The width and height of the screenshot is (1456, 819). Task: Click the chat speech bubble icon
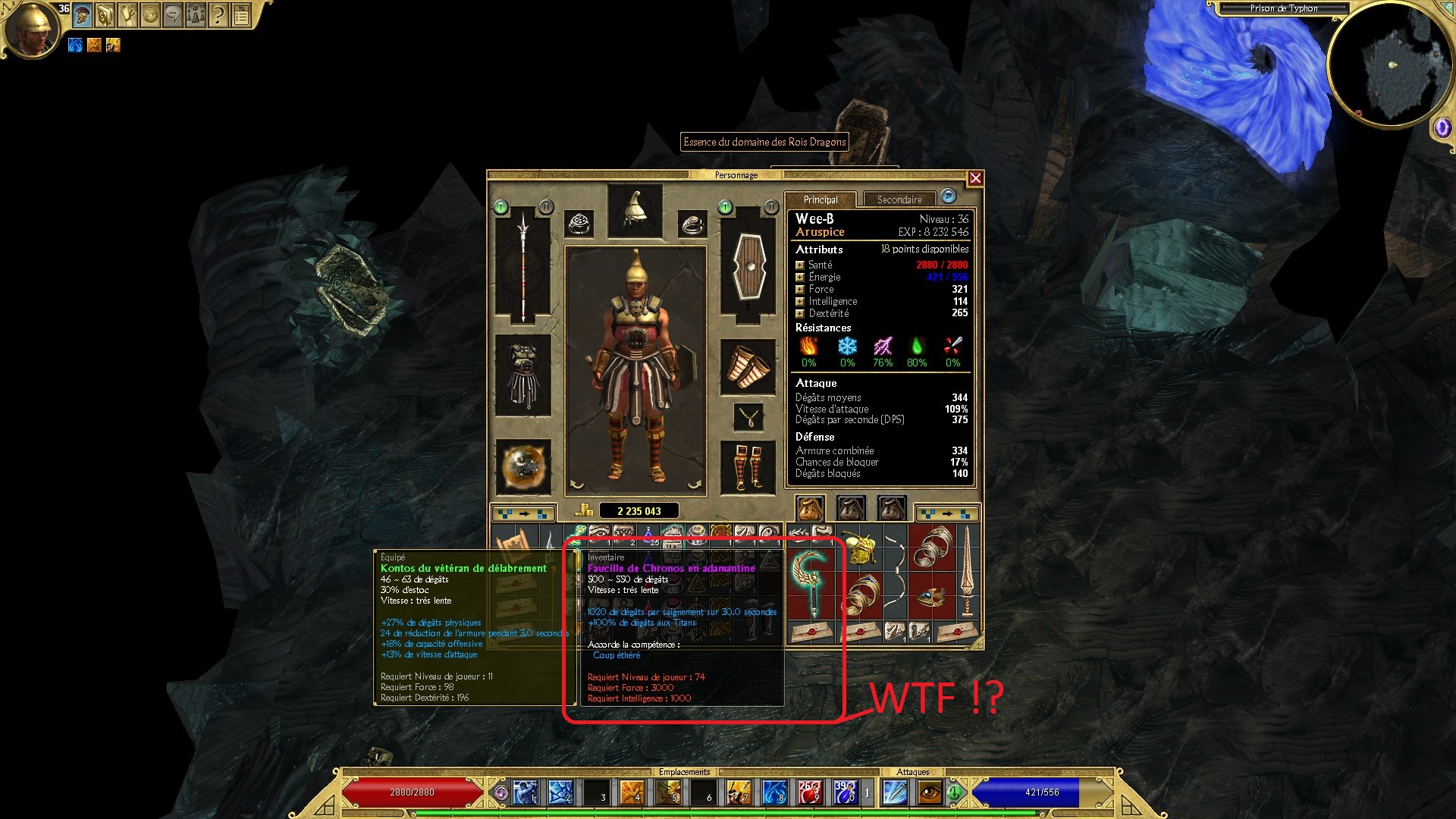pos(173,15)
